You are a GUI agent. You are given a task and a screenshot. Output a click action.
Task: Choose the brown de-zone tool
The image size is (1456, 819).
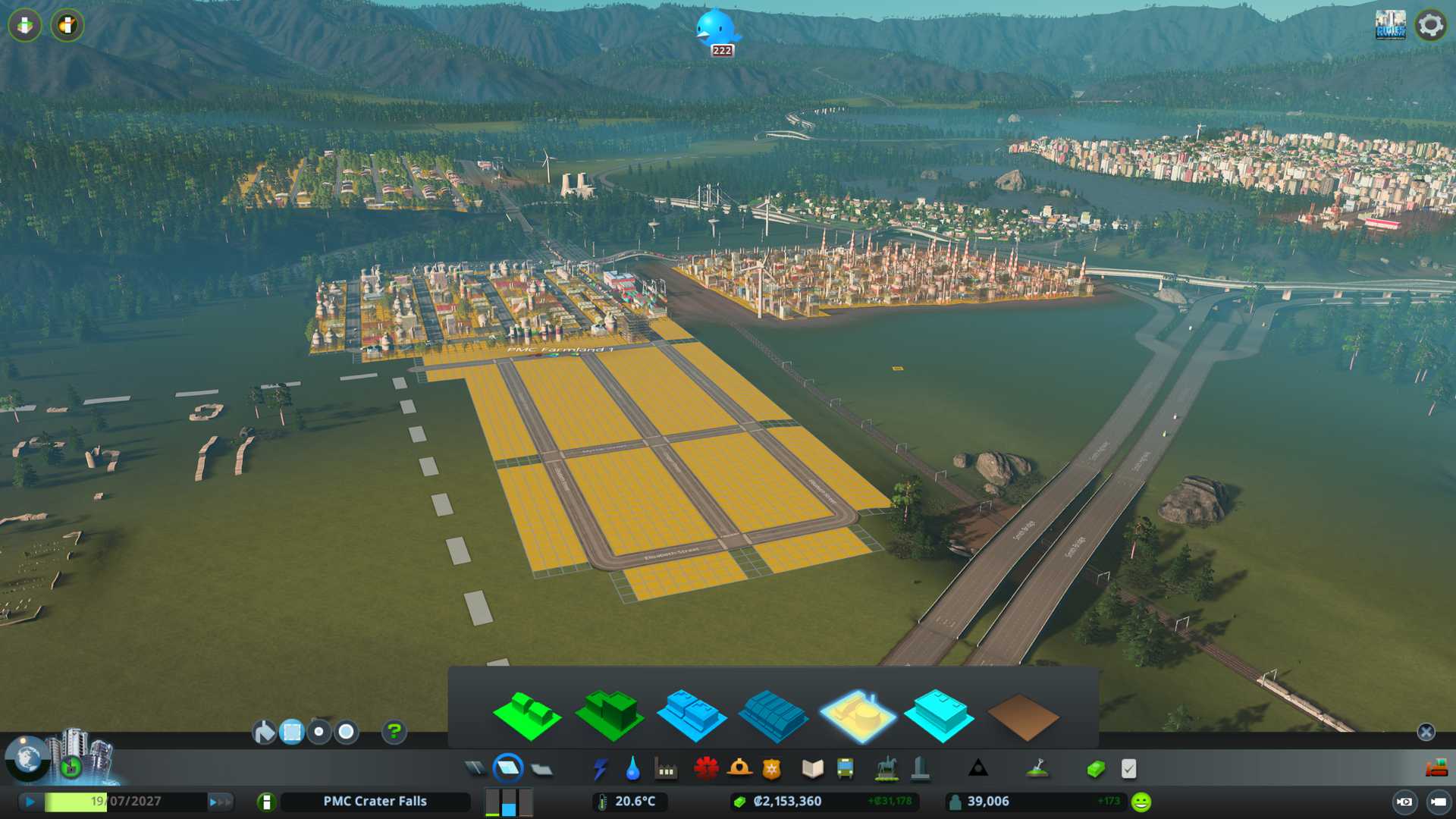(1022, 717)
